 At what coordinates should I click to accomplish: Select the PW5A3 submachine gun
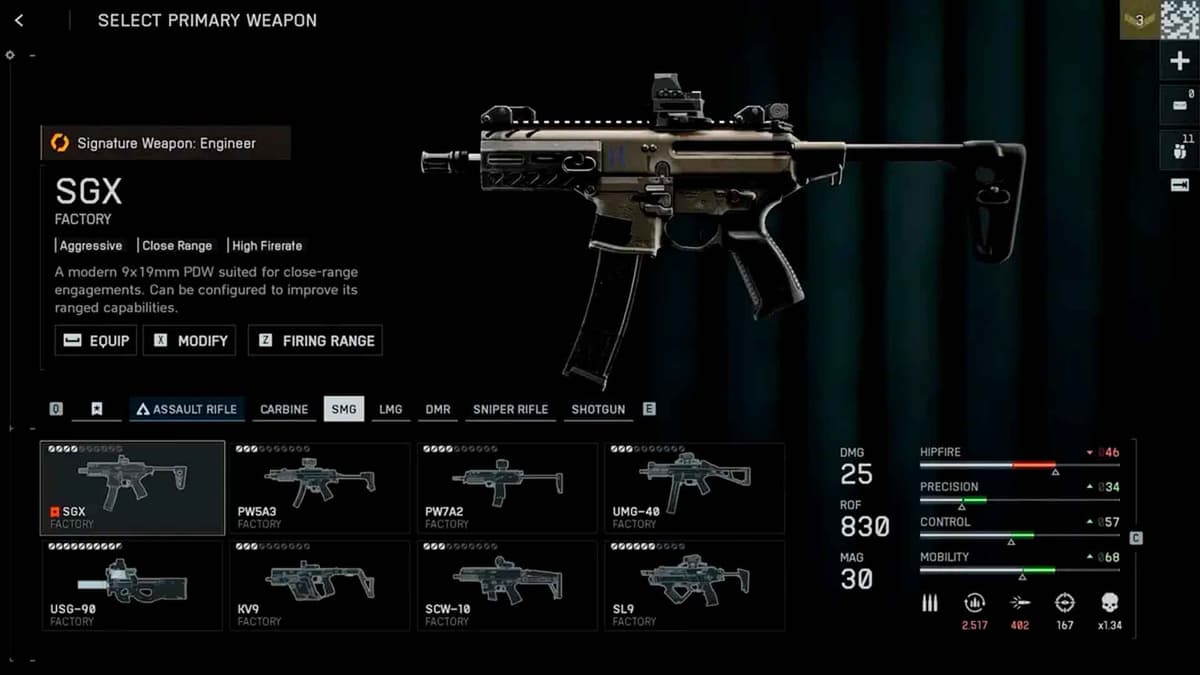pyautogui.click(x=320, y=487)
